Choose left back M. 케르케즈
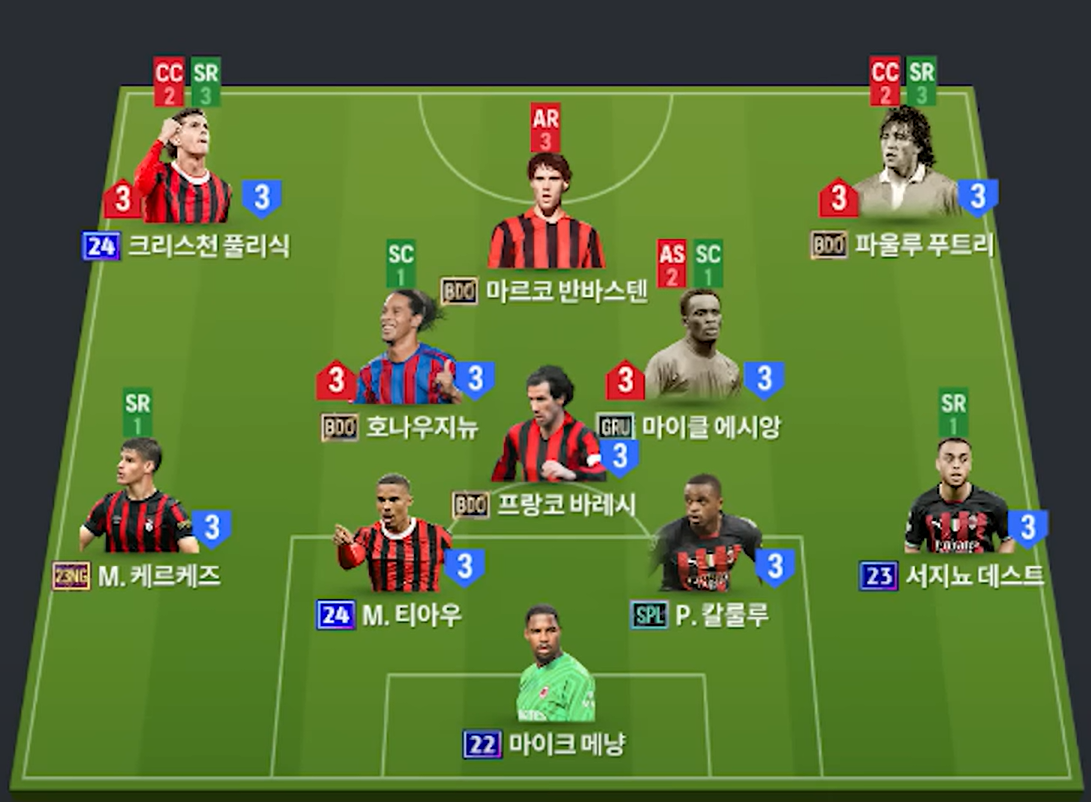 (136, 505)
